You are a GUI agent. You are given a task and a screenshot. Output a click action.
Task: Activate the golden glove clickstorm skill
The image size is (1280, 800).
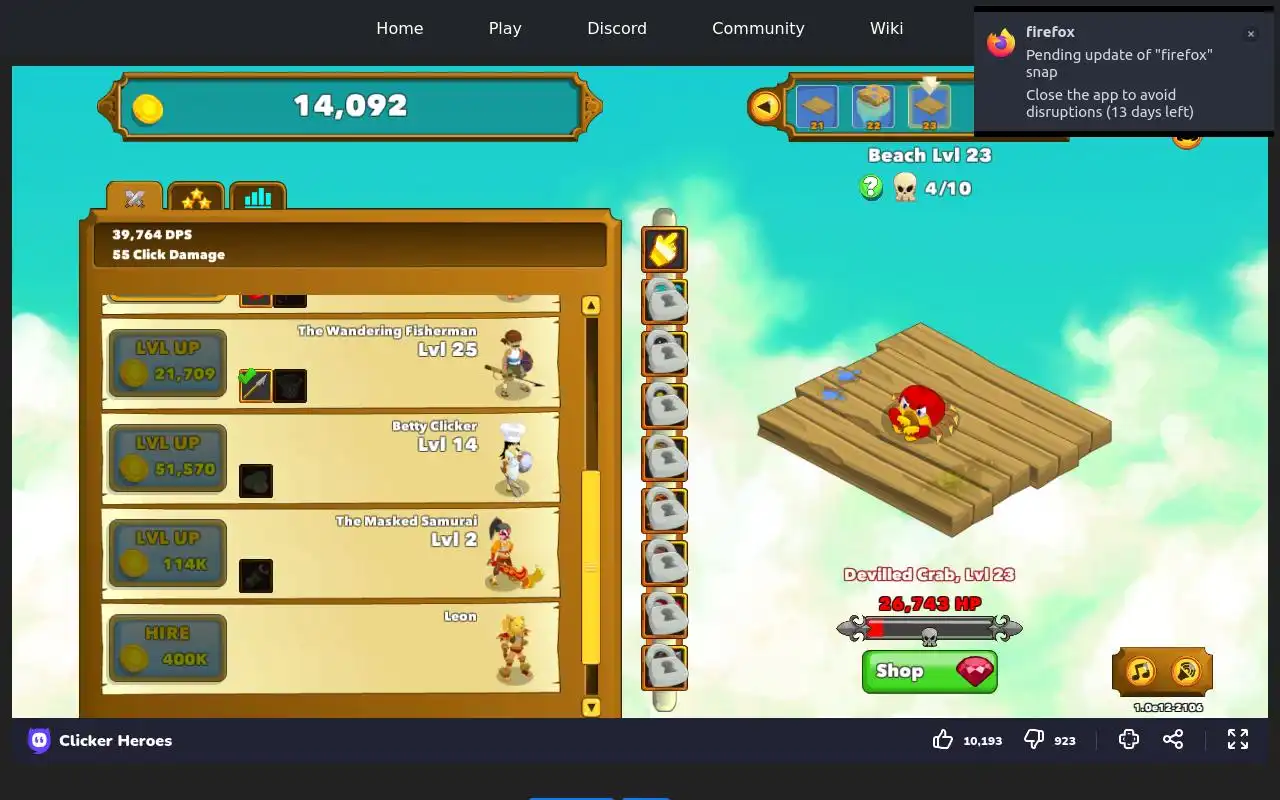[x=664, y=250]
